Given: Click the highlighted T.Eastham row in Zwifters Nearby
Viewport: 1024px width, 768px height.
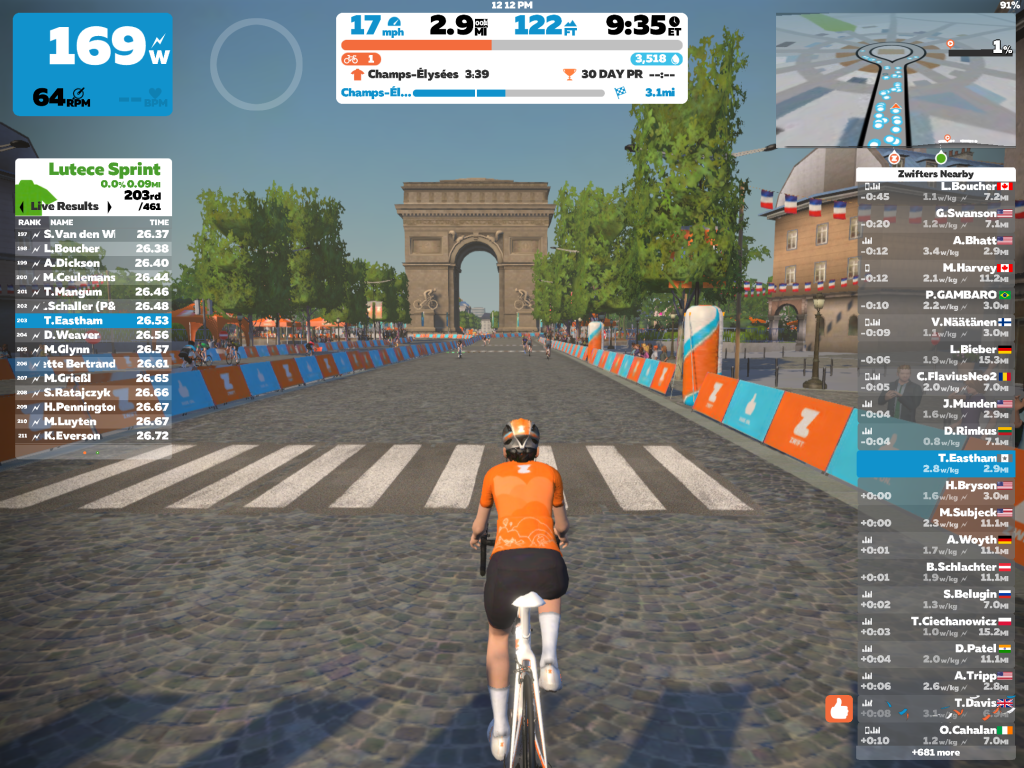Looking at the screenshot, I should click(x=936, y=463).
